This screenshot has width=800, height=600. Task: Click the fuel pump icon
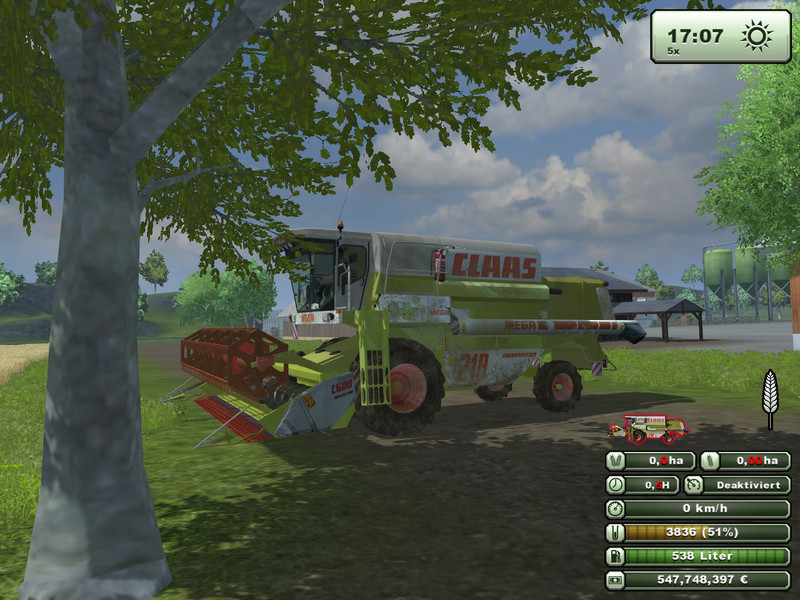point(616,556)
